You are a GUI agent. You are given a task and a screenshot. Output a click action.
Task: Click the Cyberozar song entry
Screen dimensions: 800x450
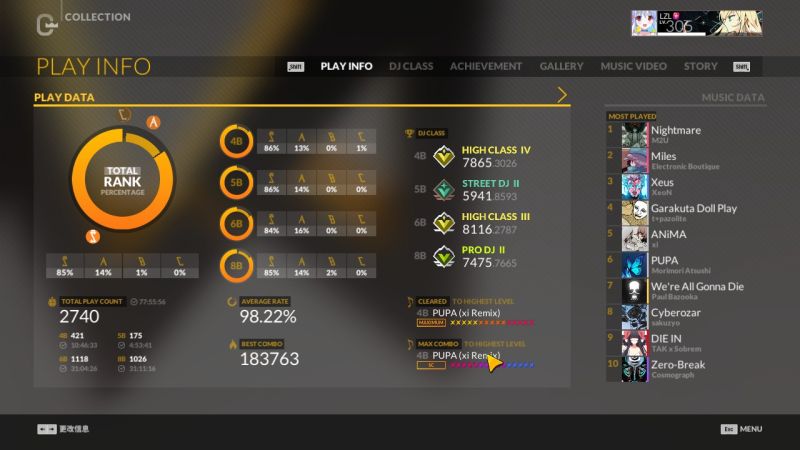pyautogui.click(x=686, y=317)
